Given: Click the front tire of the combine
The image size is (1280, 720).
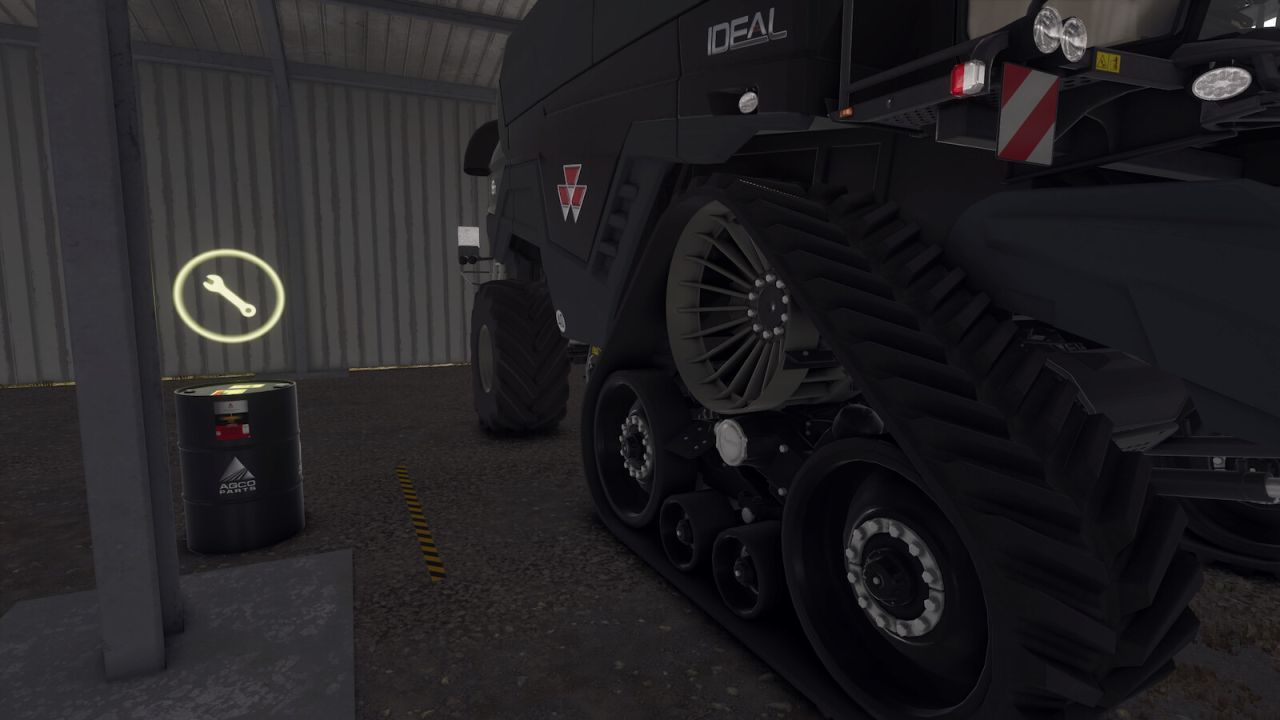Looking at the screenshot, I should (x=520, y=360).
